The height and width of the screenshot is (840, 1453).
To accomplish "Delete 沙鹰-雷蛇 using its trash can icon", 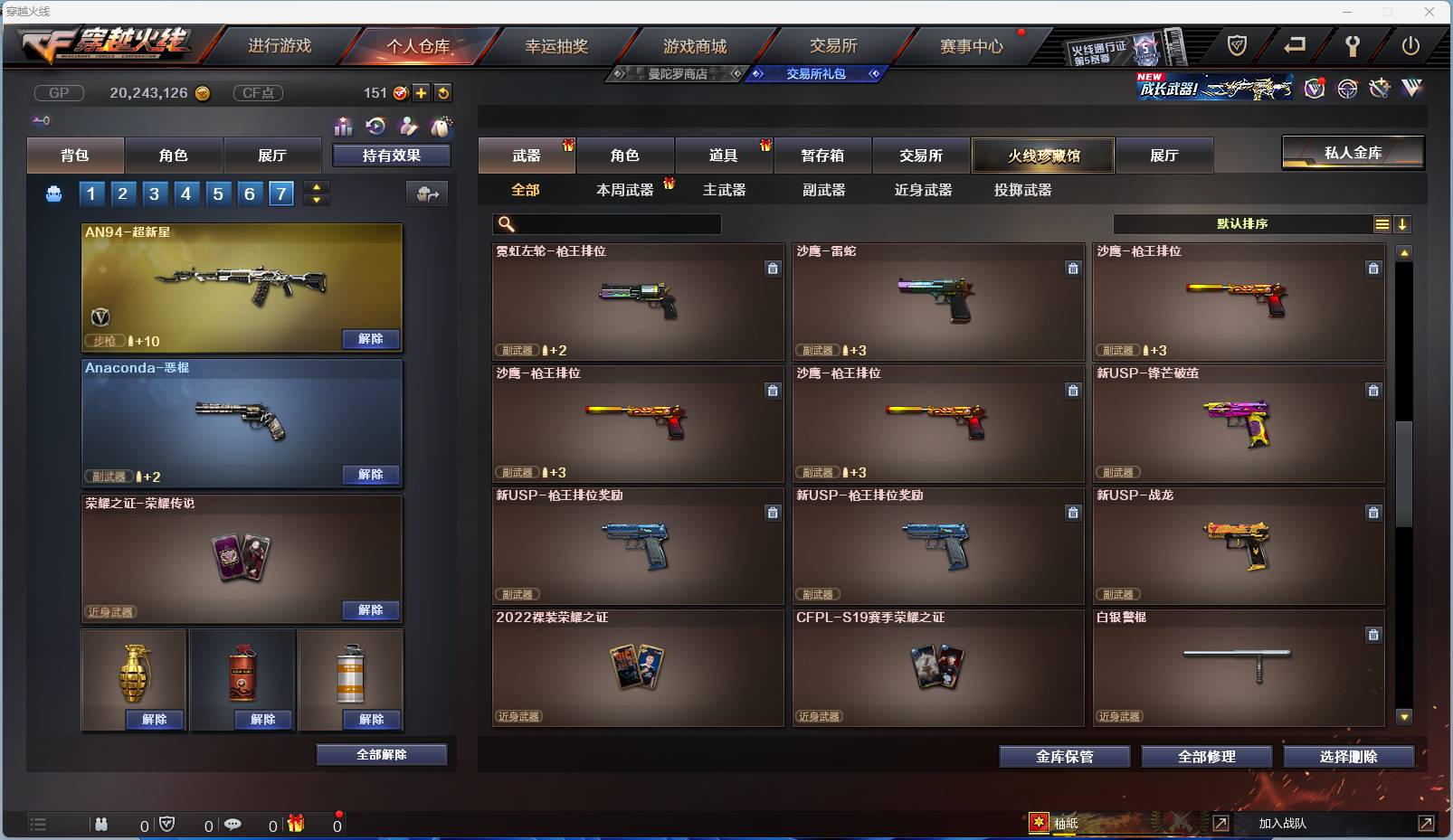I will (x=1073, y=269).
